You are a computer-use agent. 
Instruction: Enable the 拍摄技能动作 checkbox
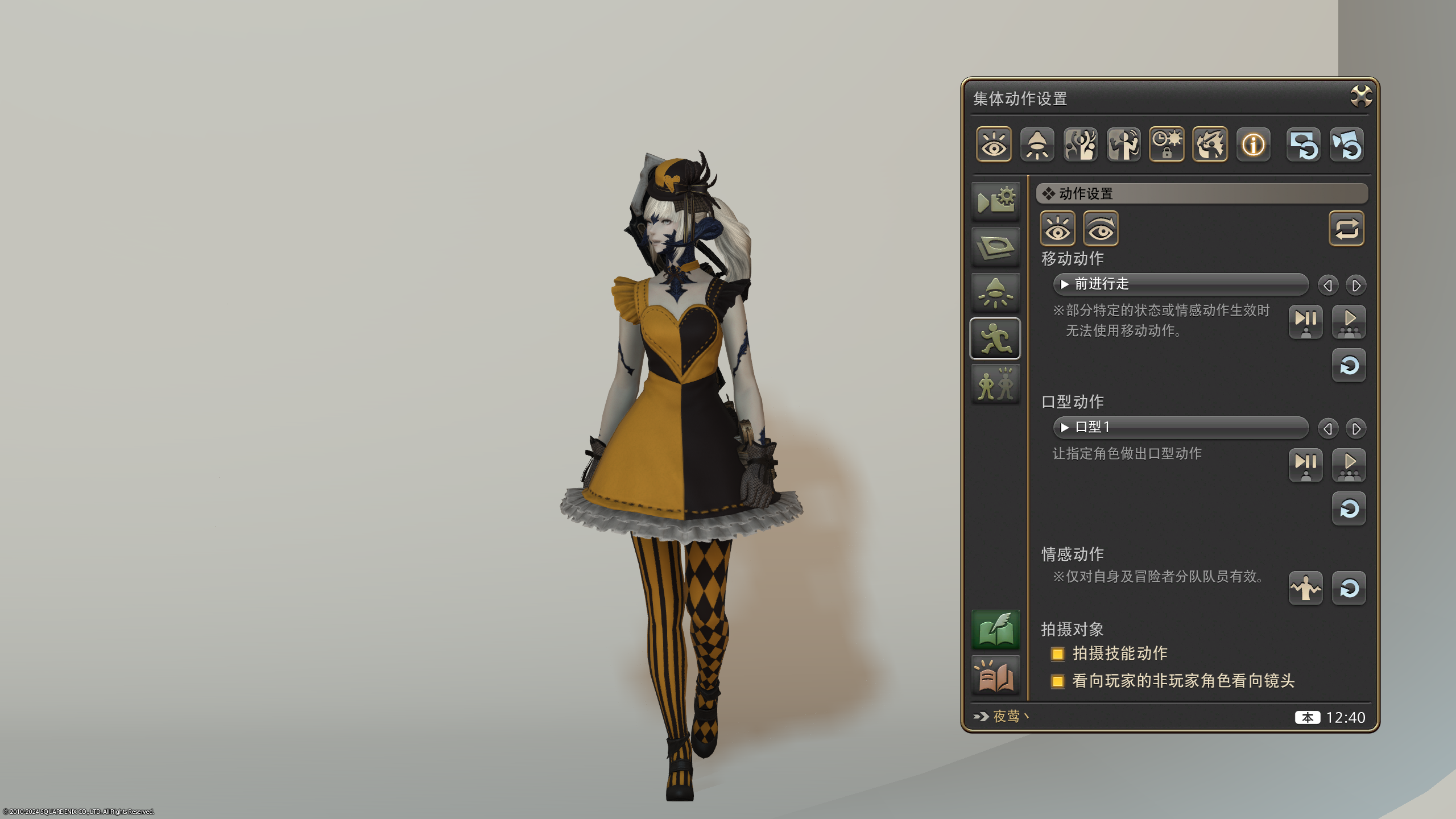click(x=1058, y=654)
